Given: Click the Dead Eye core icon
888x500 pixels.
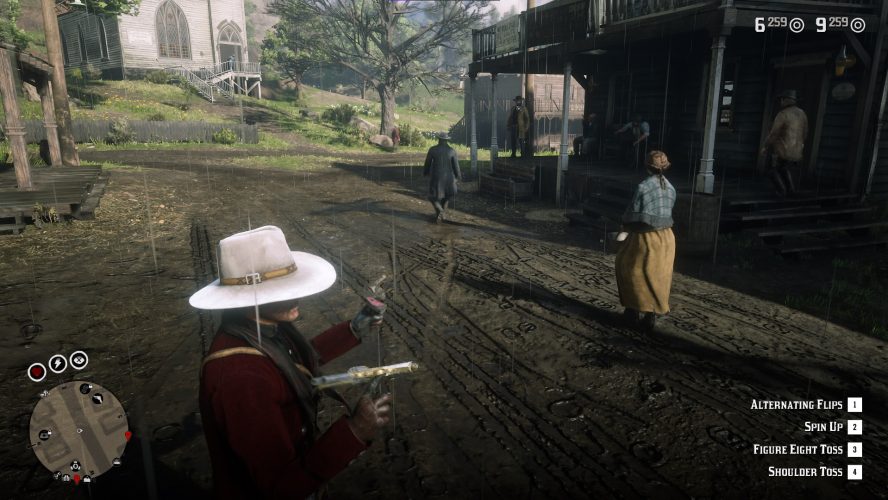Looking at the screenshot, I should 79,360.
